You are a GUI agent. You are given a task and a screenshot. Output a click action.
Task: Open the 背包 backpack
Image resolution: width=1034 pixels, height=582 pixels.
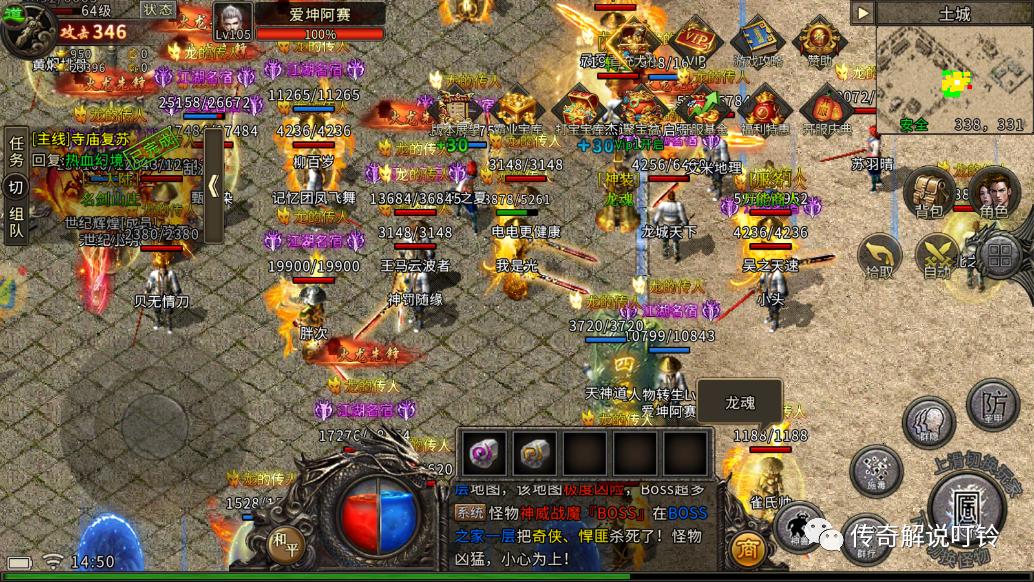pos(927,193)
